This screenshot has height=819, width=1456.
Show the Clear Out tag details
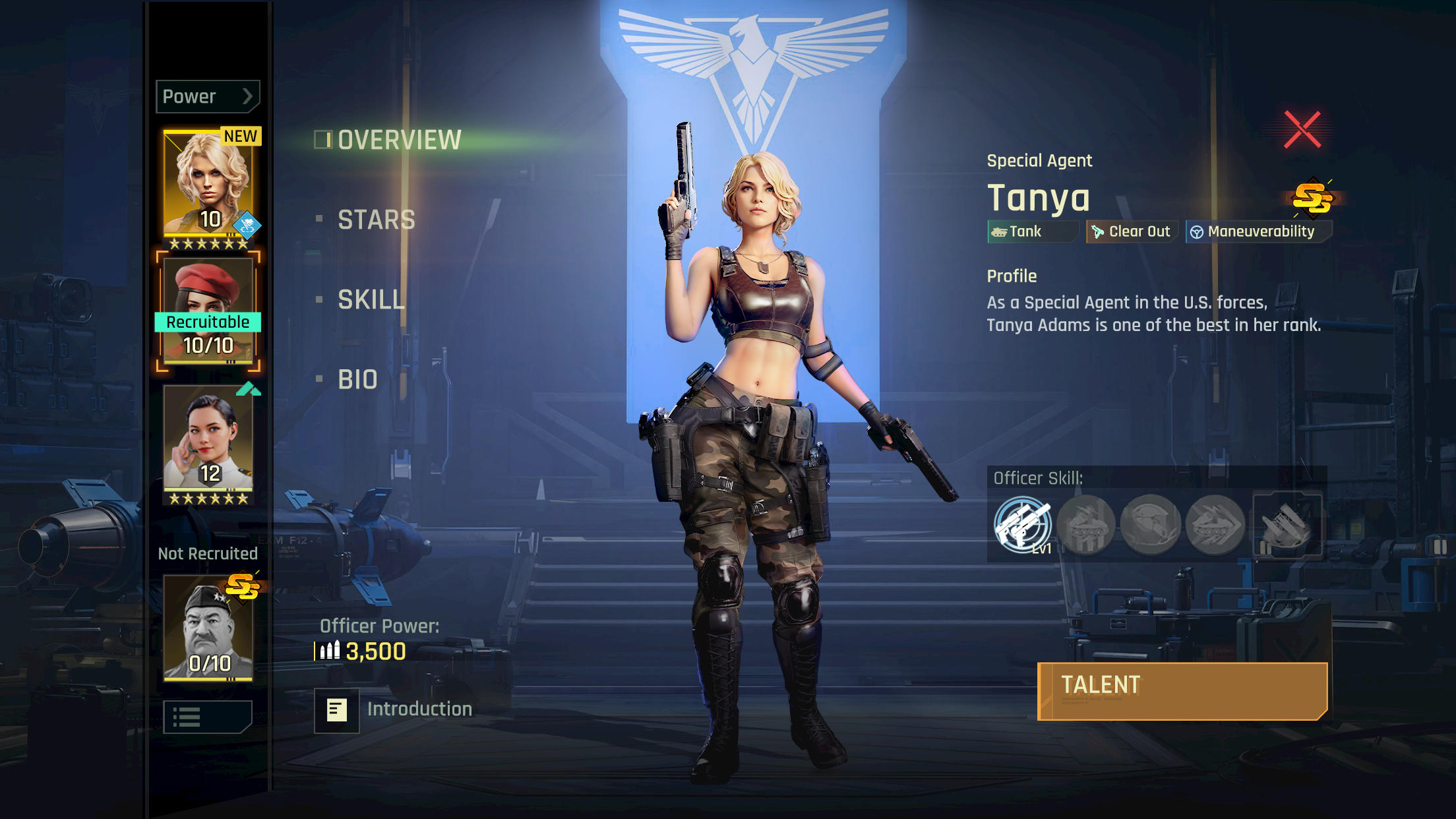click(x=1132, y=231)
